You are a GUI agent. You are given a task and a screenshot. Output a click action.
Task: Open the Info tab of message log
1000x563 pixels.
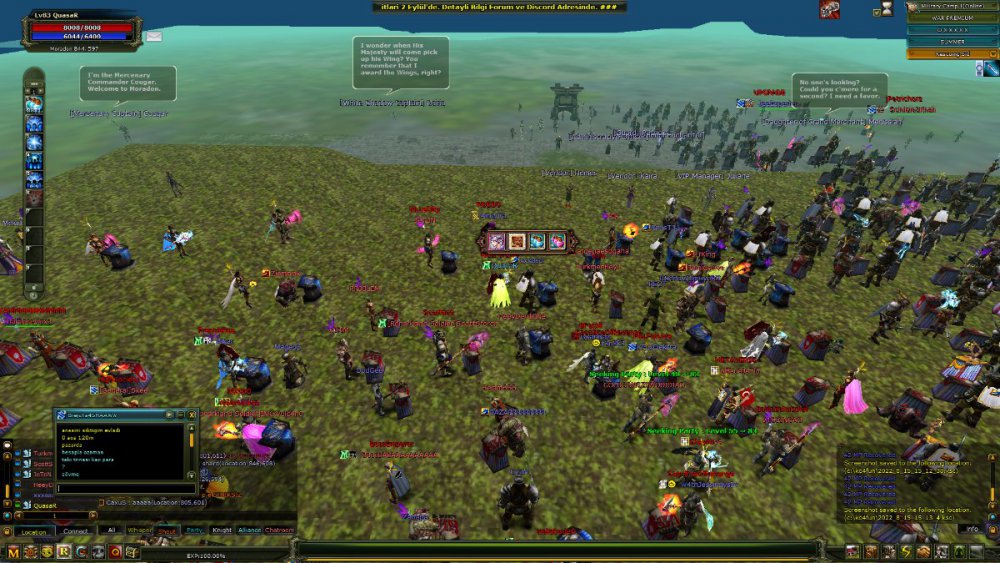972,528
